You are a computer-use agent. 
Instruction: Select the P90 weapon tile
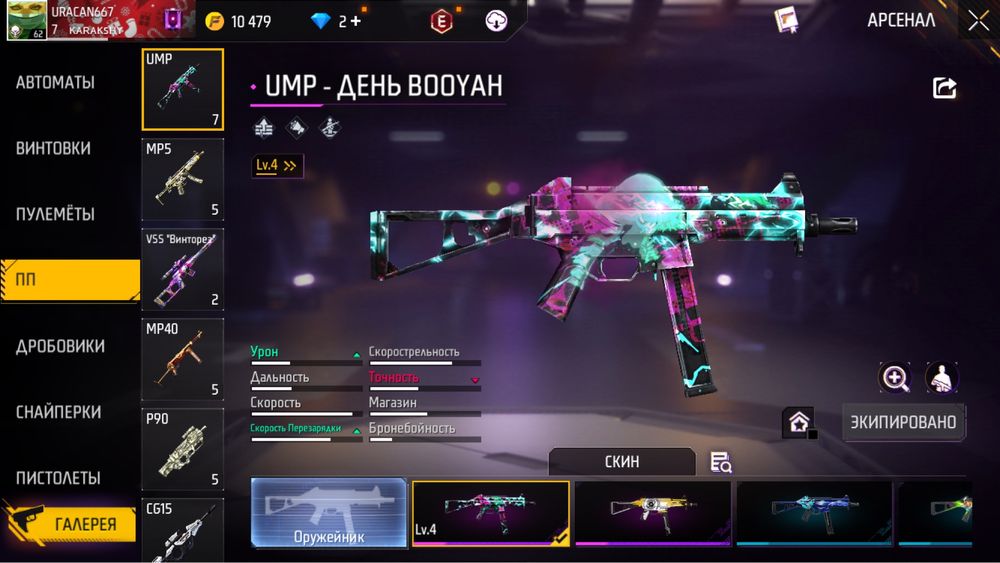coord(182,448)
